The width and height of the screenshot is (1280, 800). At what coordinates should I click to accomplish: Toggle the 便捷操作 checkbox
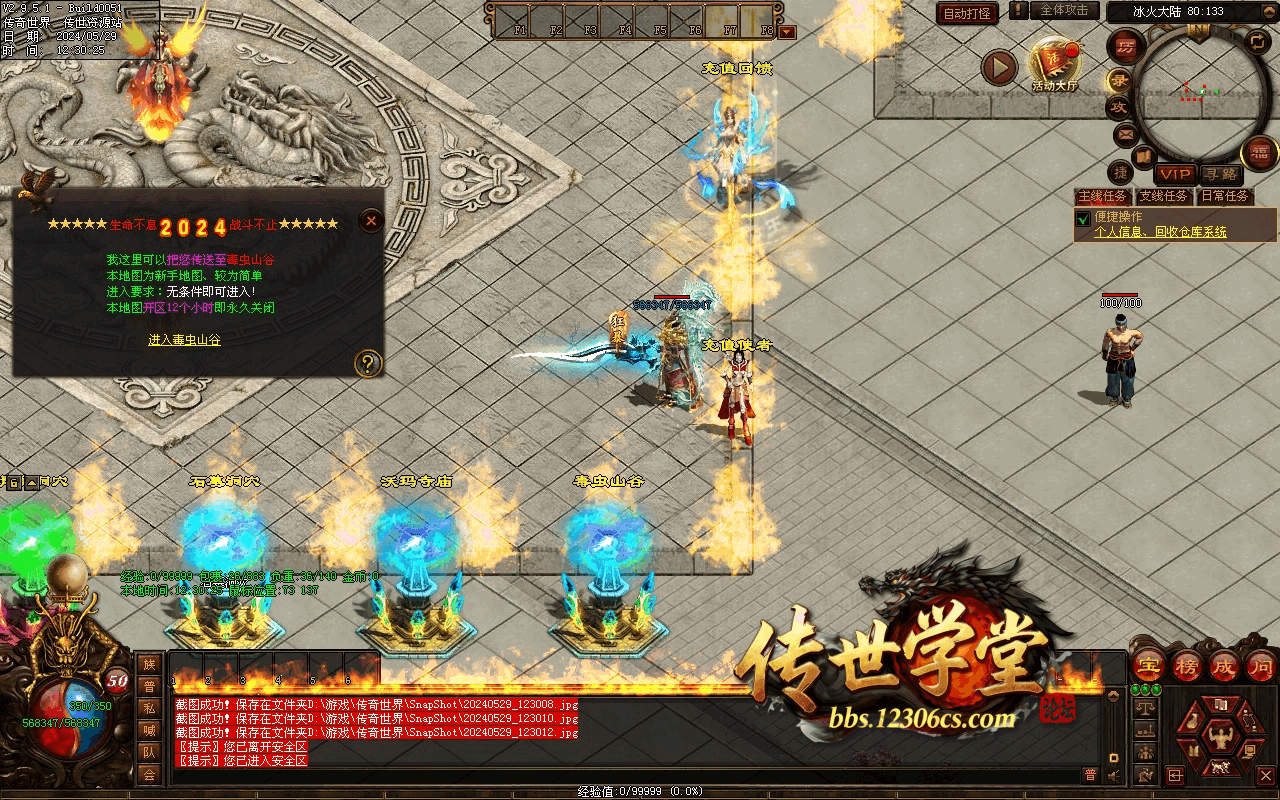pos(1082,218)
